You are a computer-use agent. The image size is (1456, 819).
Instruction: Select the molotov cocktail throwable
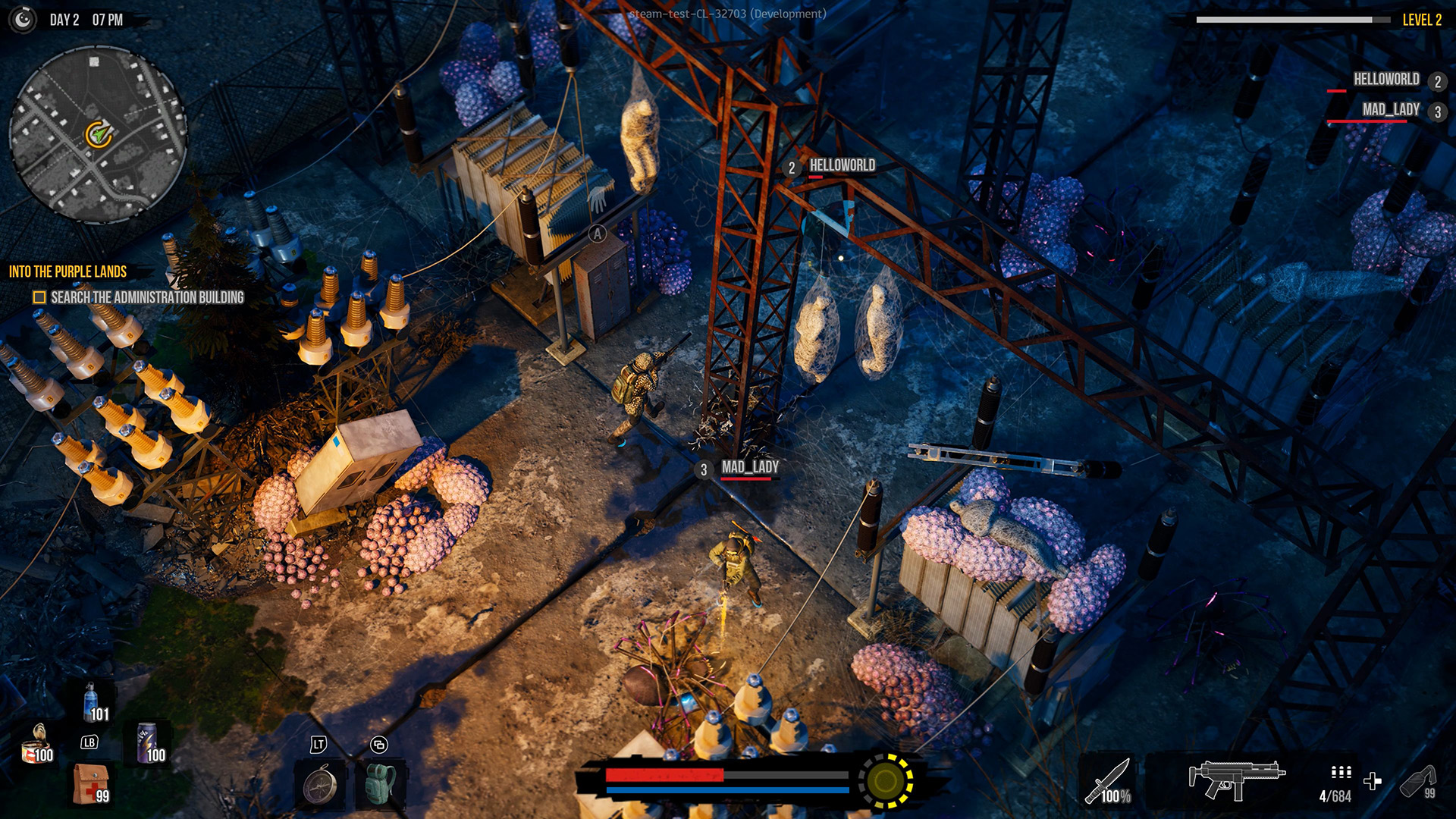[1417, 781]
